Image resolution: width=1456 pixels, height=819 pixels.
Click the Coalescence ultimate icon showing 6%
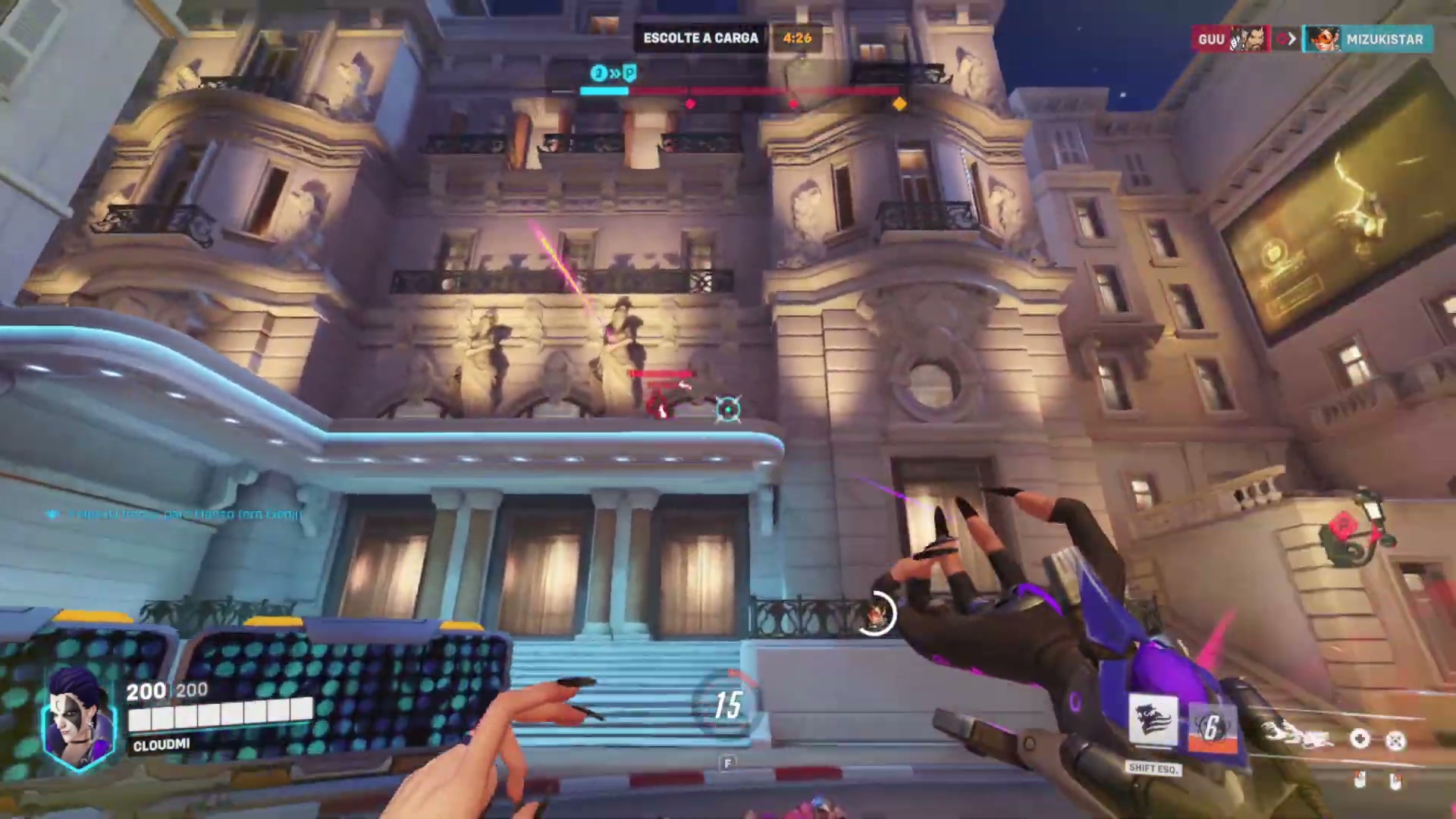click(x=1213, y=726)
